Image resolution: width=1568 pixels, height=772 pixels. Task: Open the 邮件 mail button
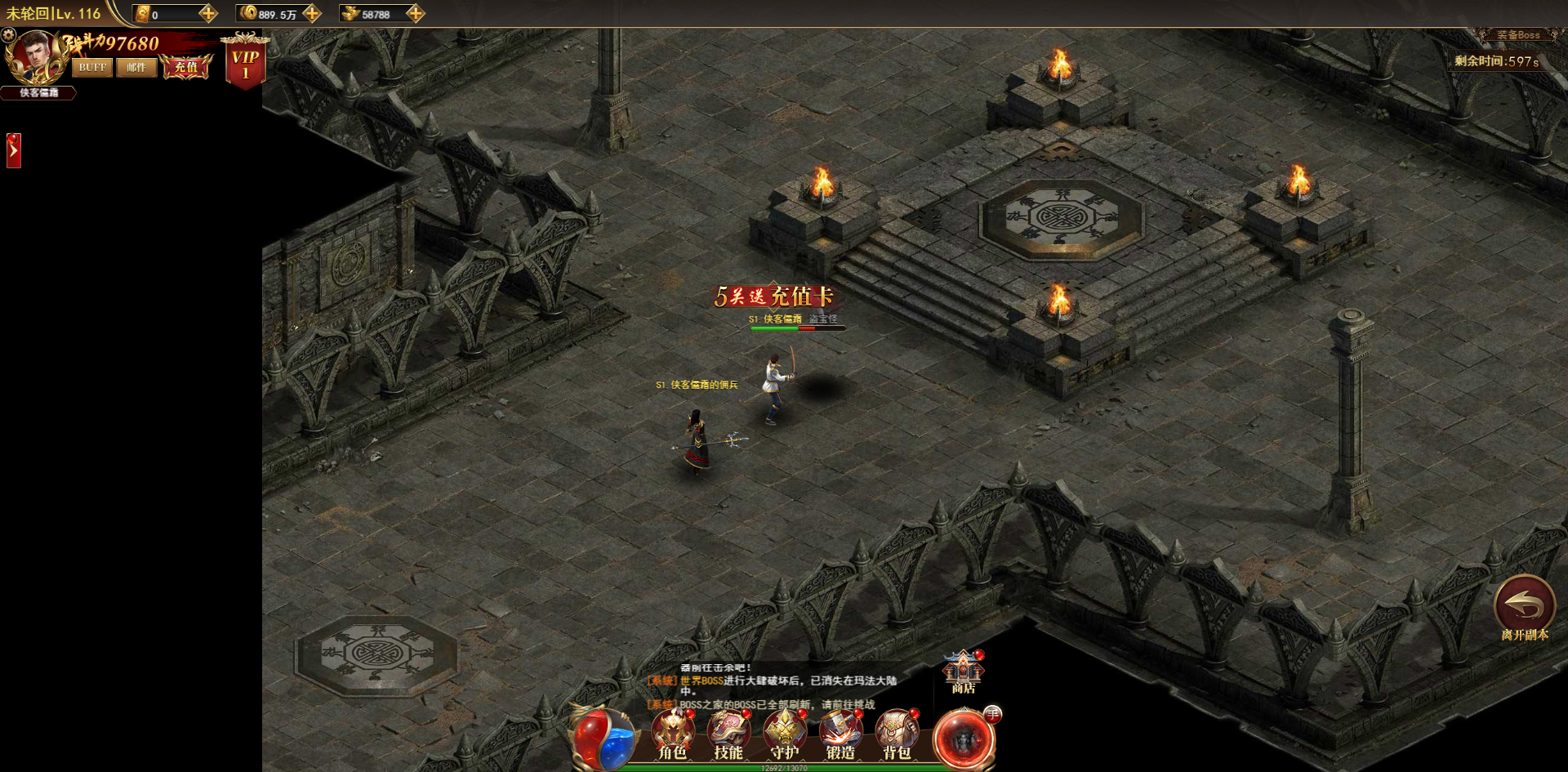136,67
